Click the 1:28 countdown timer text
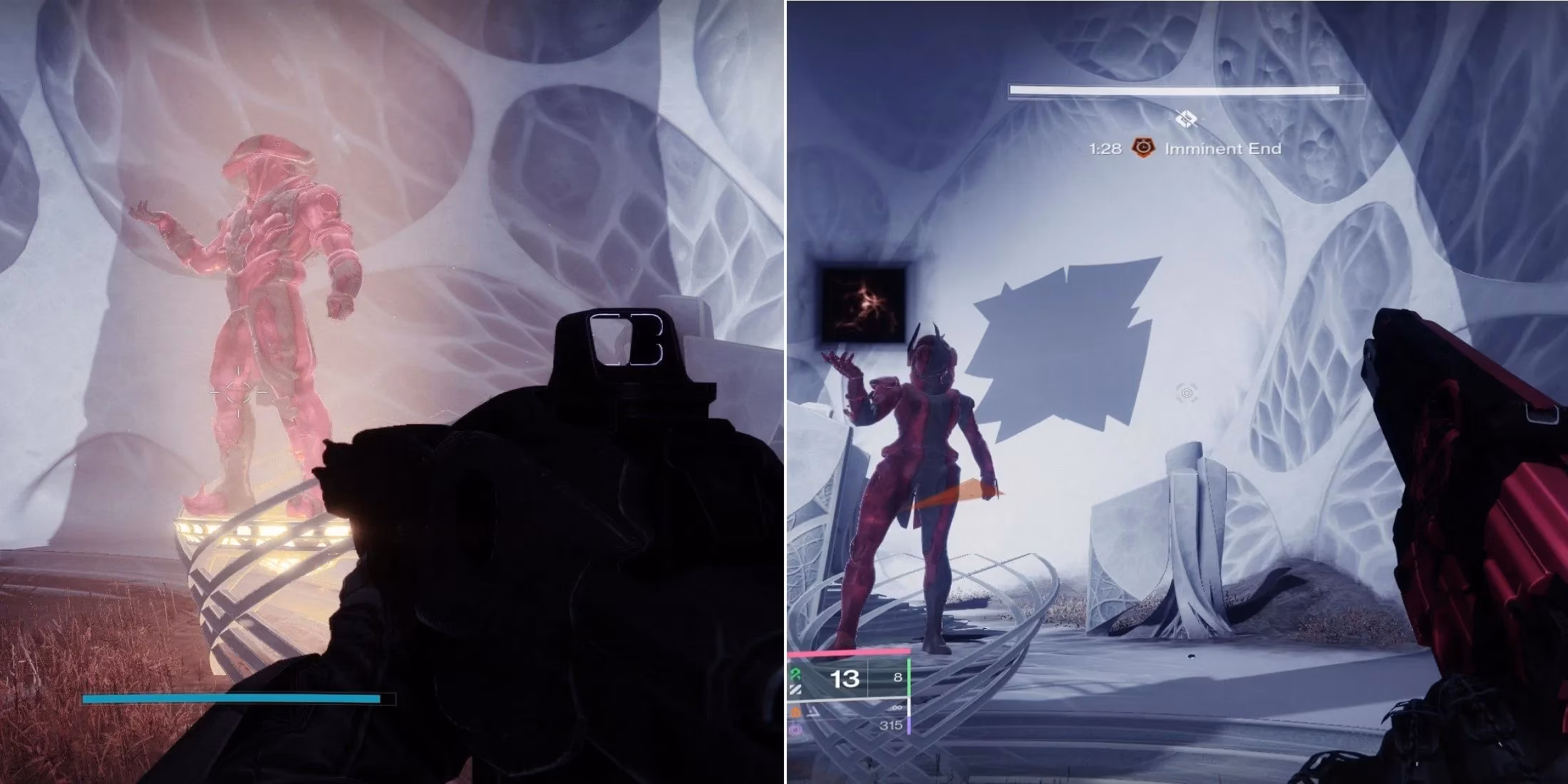1568x784 pixels. 1105,148
